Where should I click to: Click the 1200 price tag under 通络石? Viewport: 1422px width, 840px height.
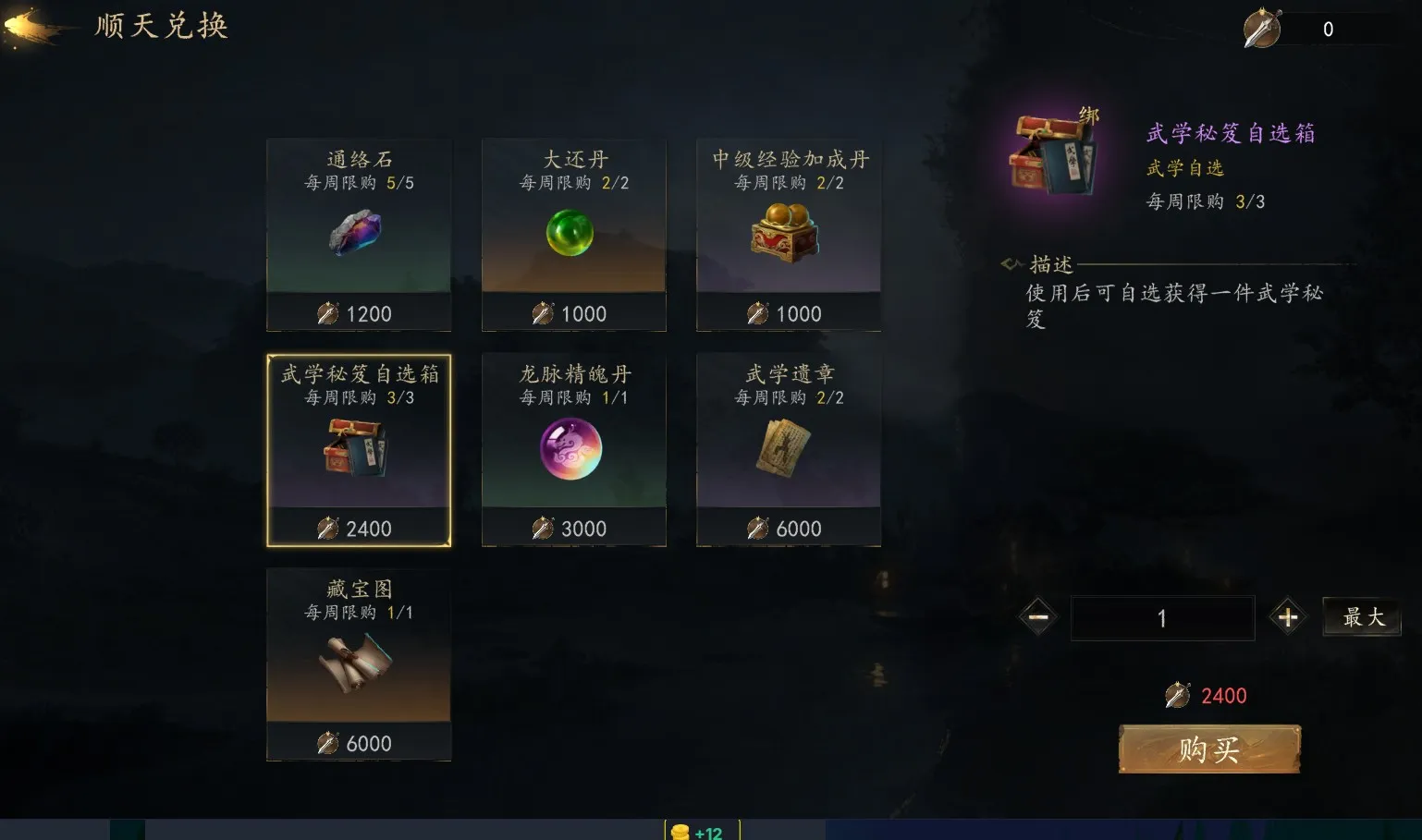(359, 313)
